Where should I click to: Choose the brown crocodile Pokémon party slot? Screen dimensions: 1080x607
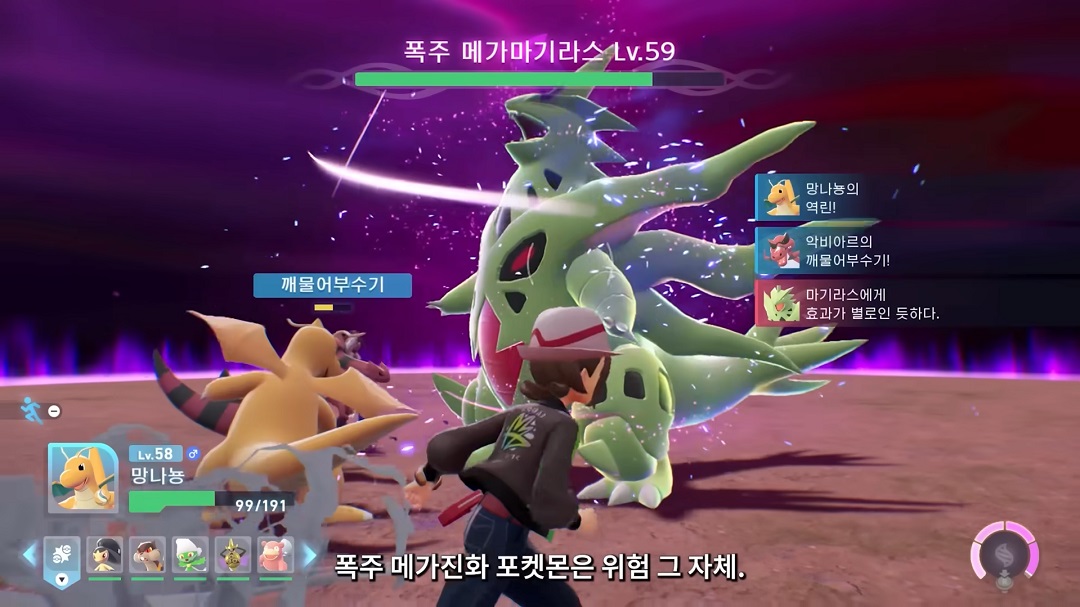pyautogui.click(x=147, y=555)
